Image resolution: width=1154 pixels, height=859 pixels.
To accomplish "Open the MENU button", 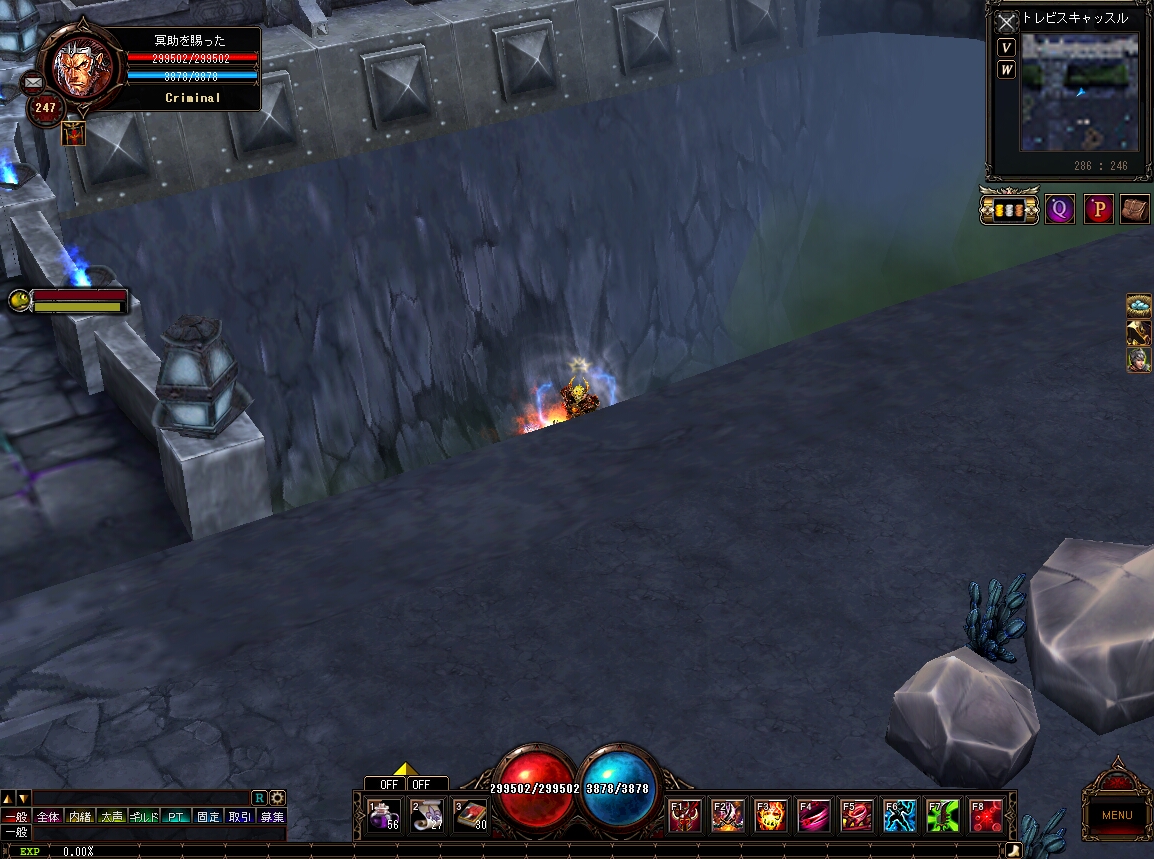I will click(x=1117, y=814).
